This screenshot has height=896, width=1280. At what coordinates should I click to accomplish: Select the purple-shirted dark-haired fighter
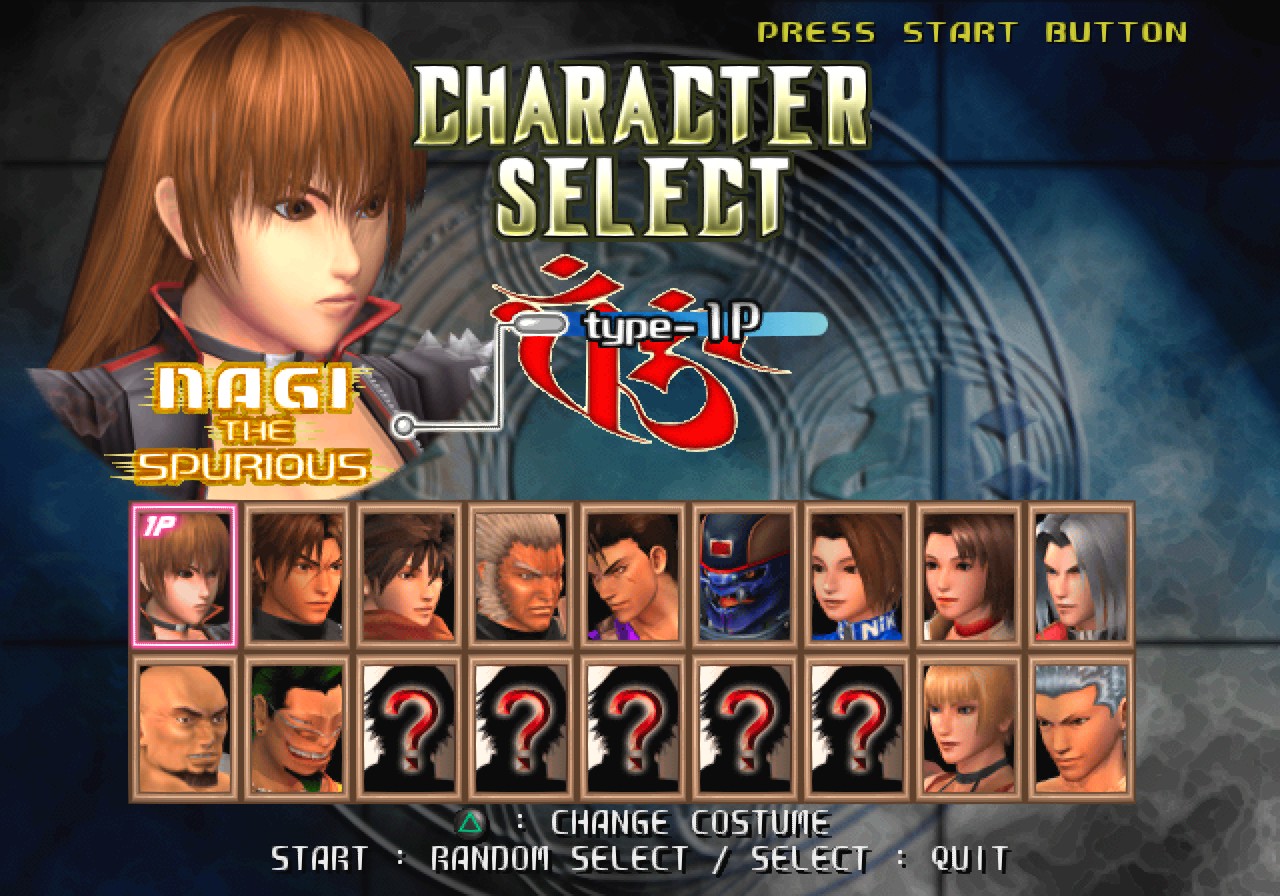point(632,572)
